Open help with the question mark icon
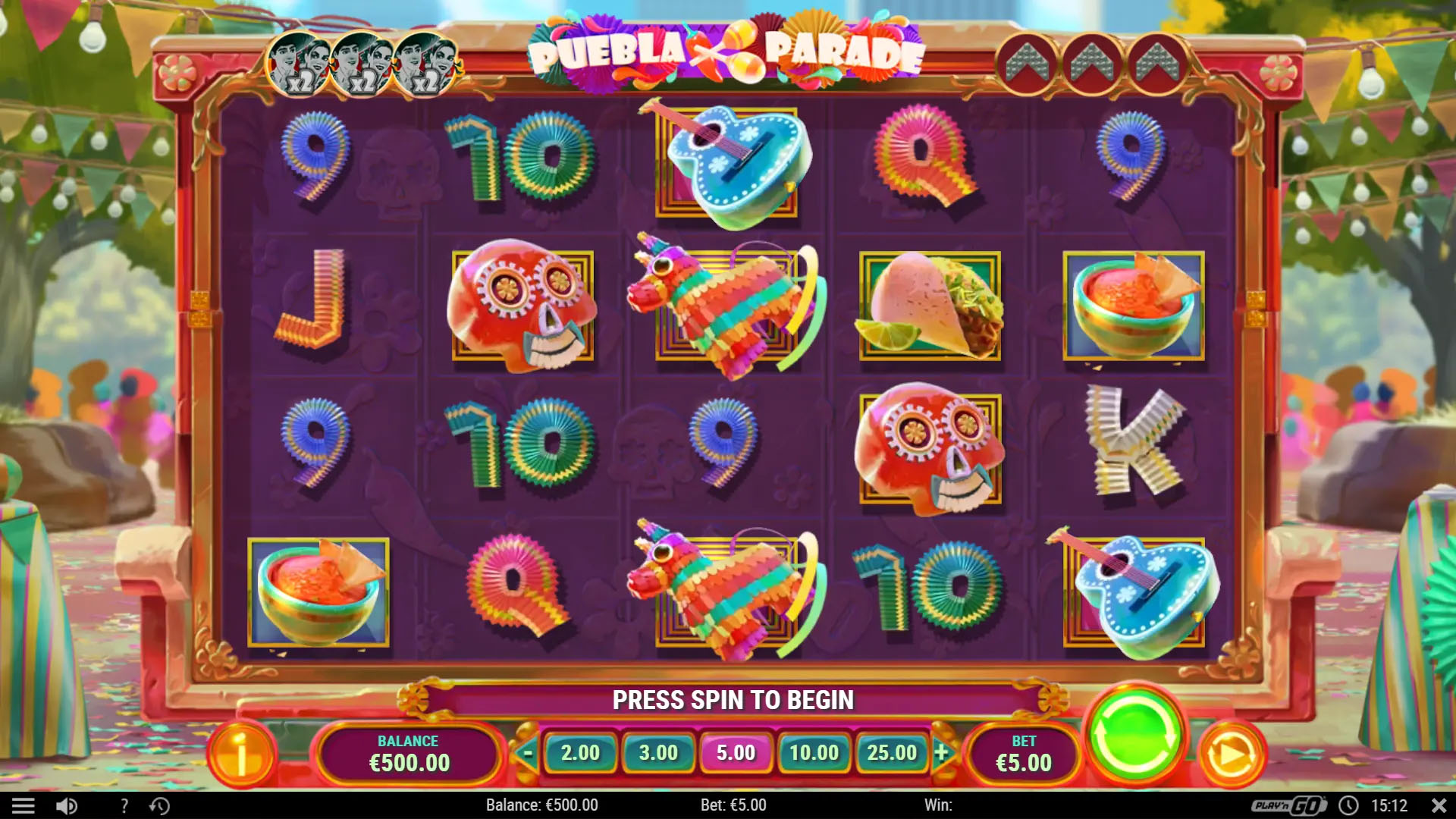This screenshot has width=1456, height=819. [124, 805]
